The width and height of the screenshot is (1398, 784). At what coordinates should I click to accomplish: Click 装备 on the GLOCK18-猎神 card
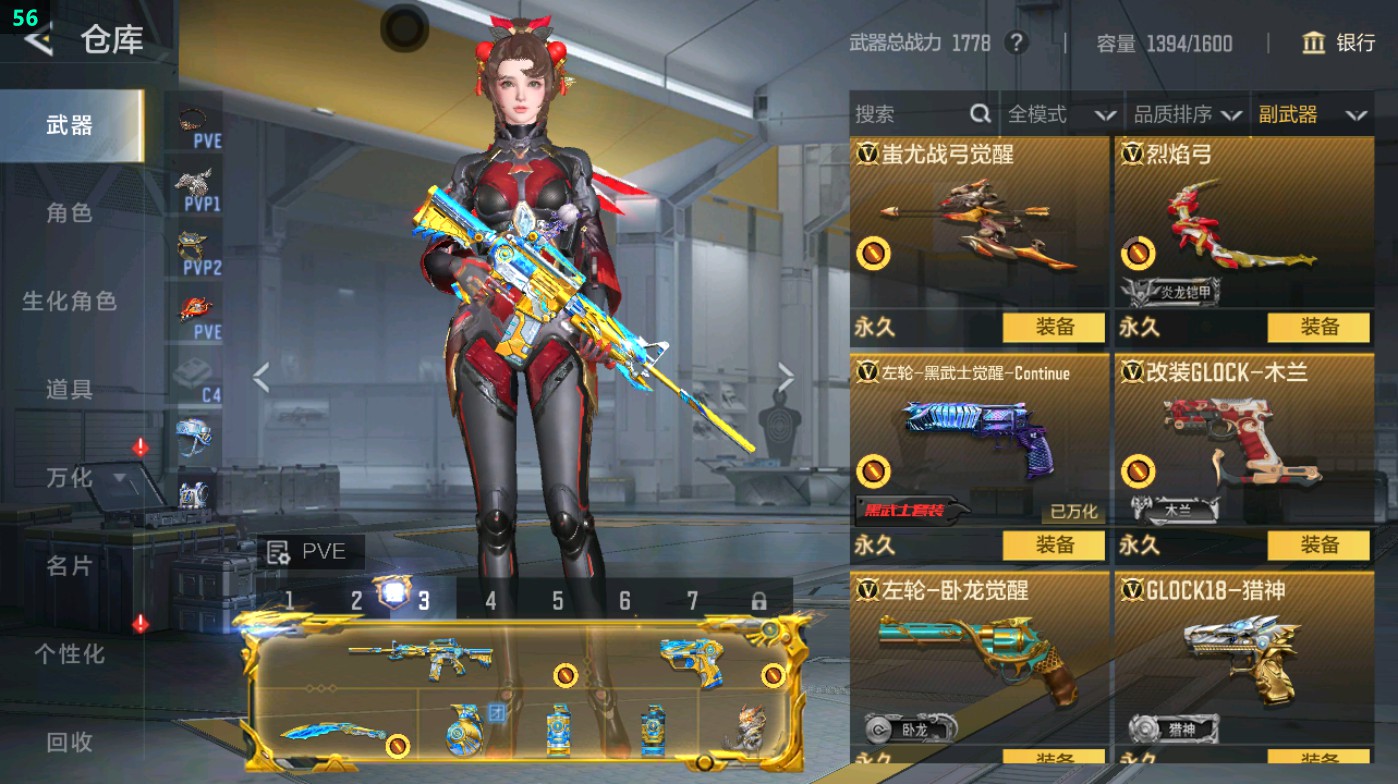click(x=1318, y=758)
